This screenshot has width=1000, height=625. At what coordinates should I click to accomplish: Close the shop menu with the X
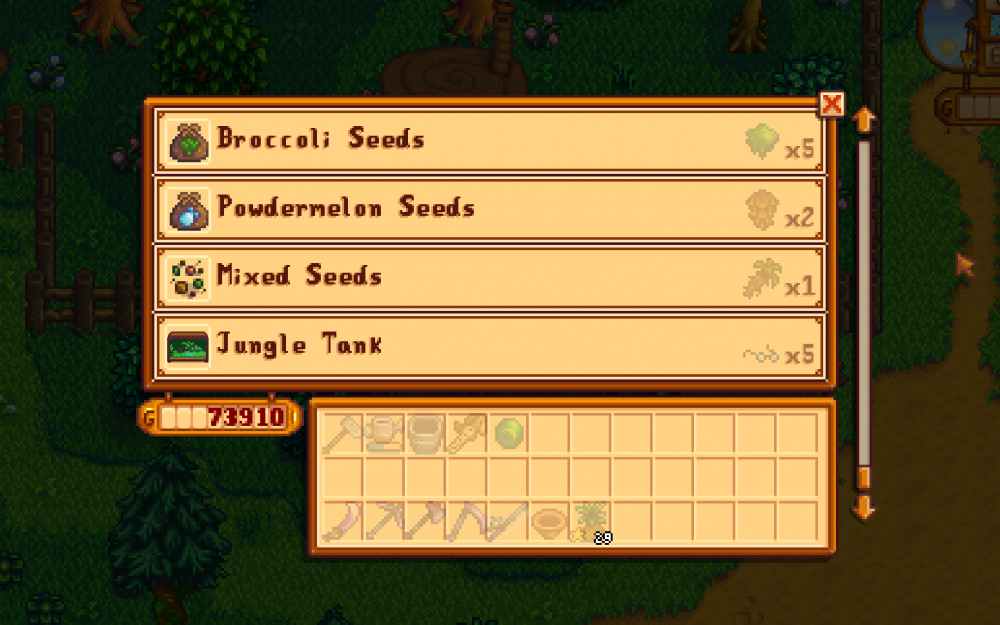pos(831,104)
